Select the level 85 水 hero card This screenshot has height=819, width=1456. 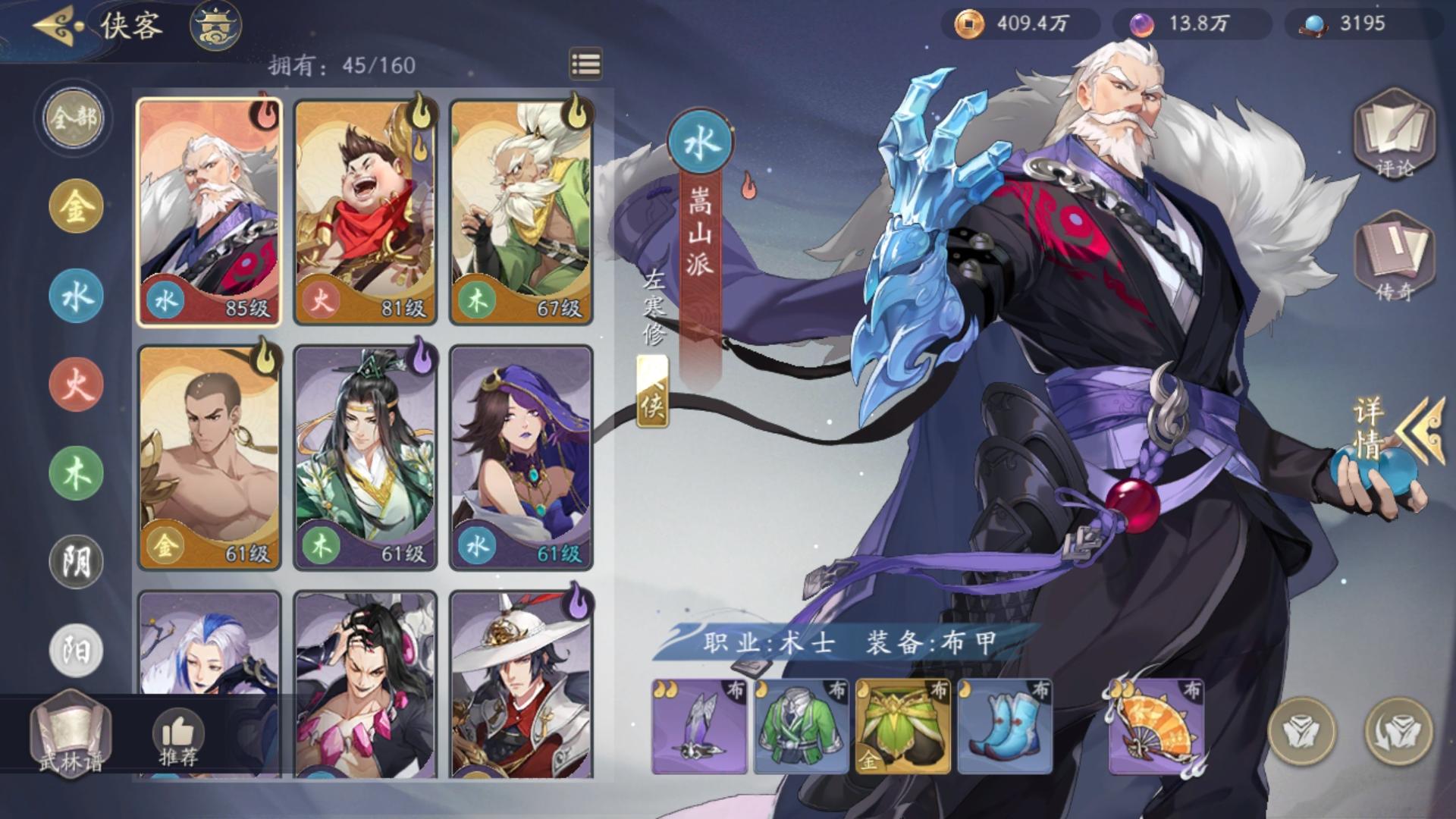point(211,210)
